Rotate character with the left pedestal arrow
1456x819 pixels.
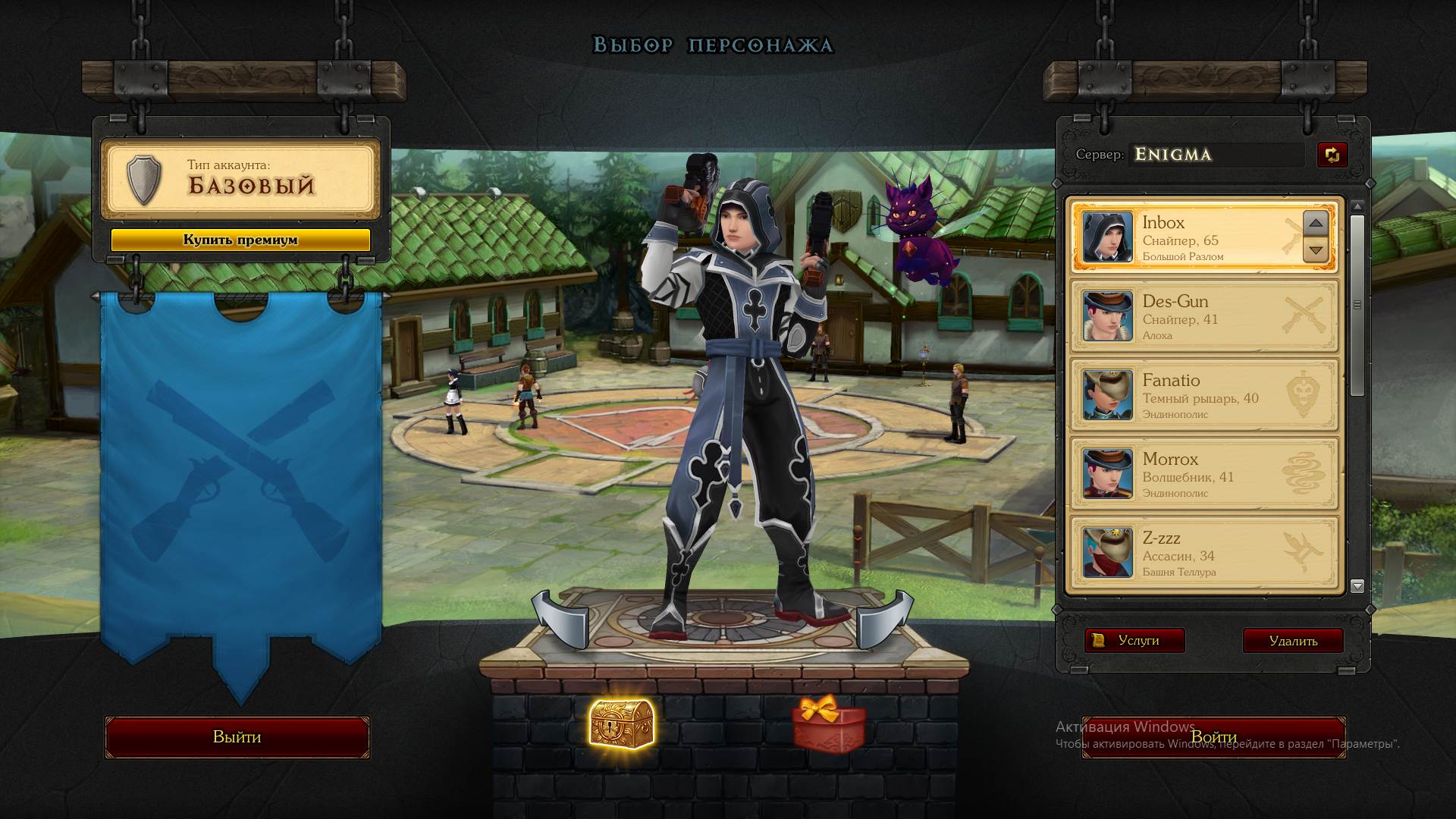[x=561, y=620]
